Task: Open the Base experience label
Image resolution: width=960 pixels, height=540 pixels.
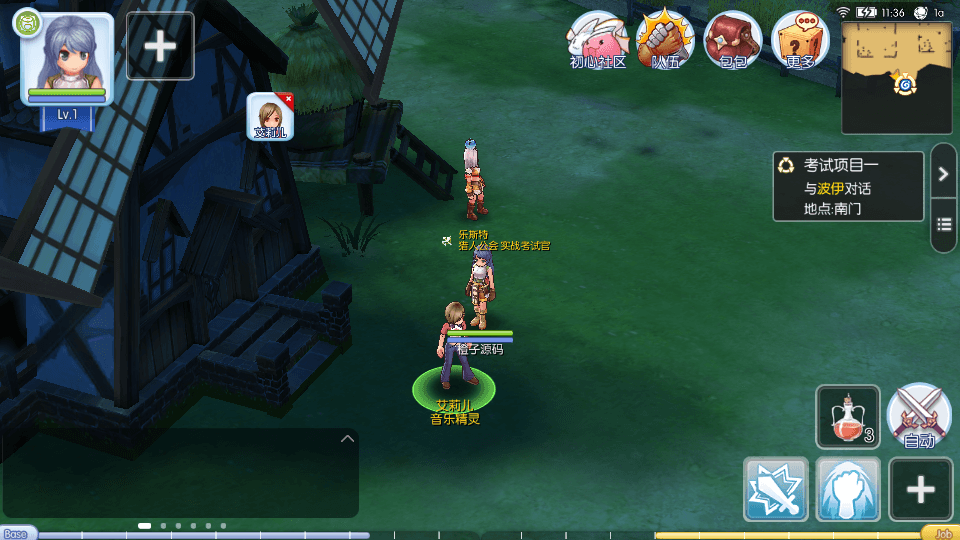Action: click(x=16, y=533)
